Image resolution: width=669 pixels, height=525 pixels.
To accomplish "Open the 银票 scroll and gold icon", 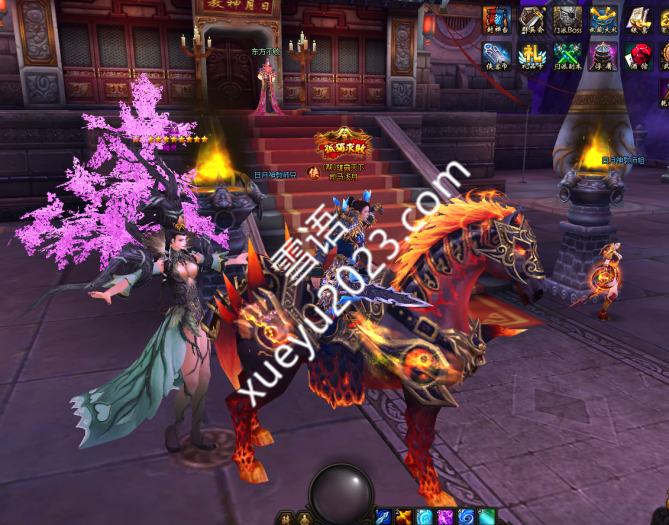I will coord(637,19).
